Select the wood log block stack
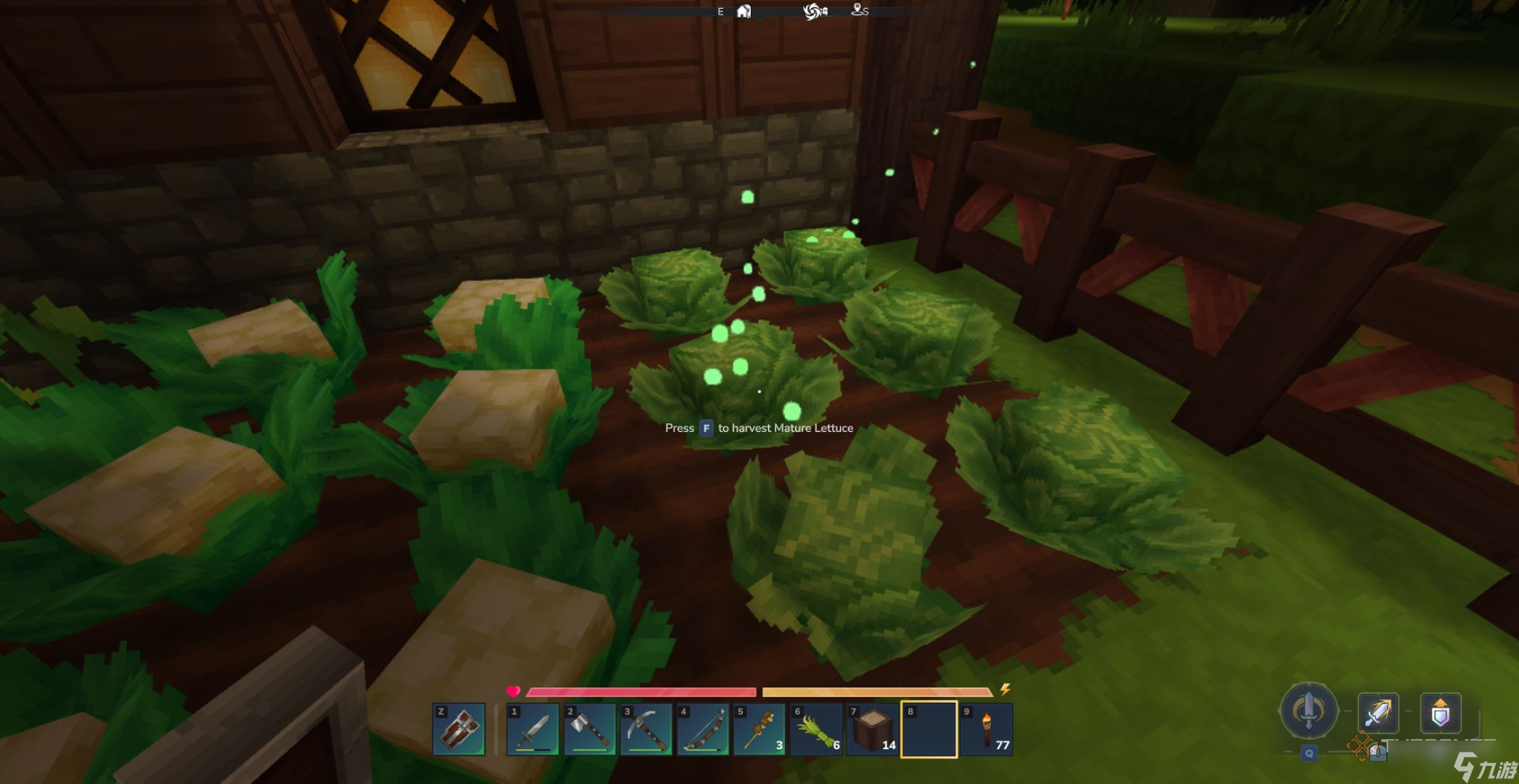The height and width of the screenshot is (784, 1519). pos(872,730)
